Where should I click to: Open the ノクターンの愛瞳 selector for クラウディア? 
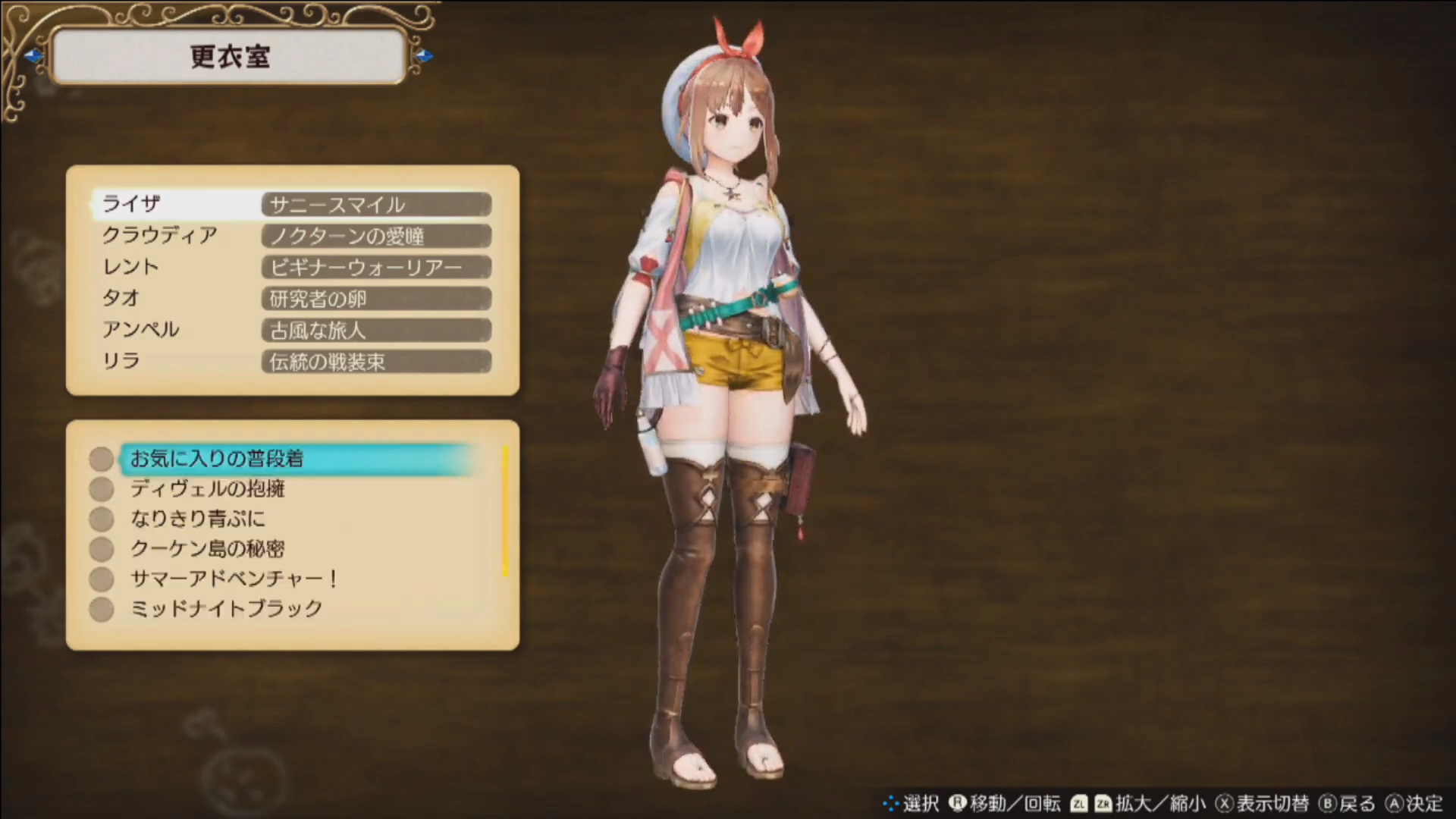(x=375, y=236)
